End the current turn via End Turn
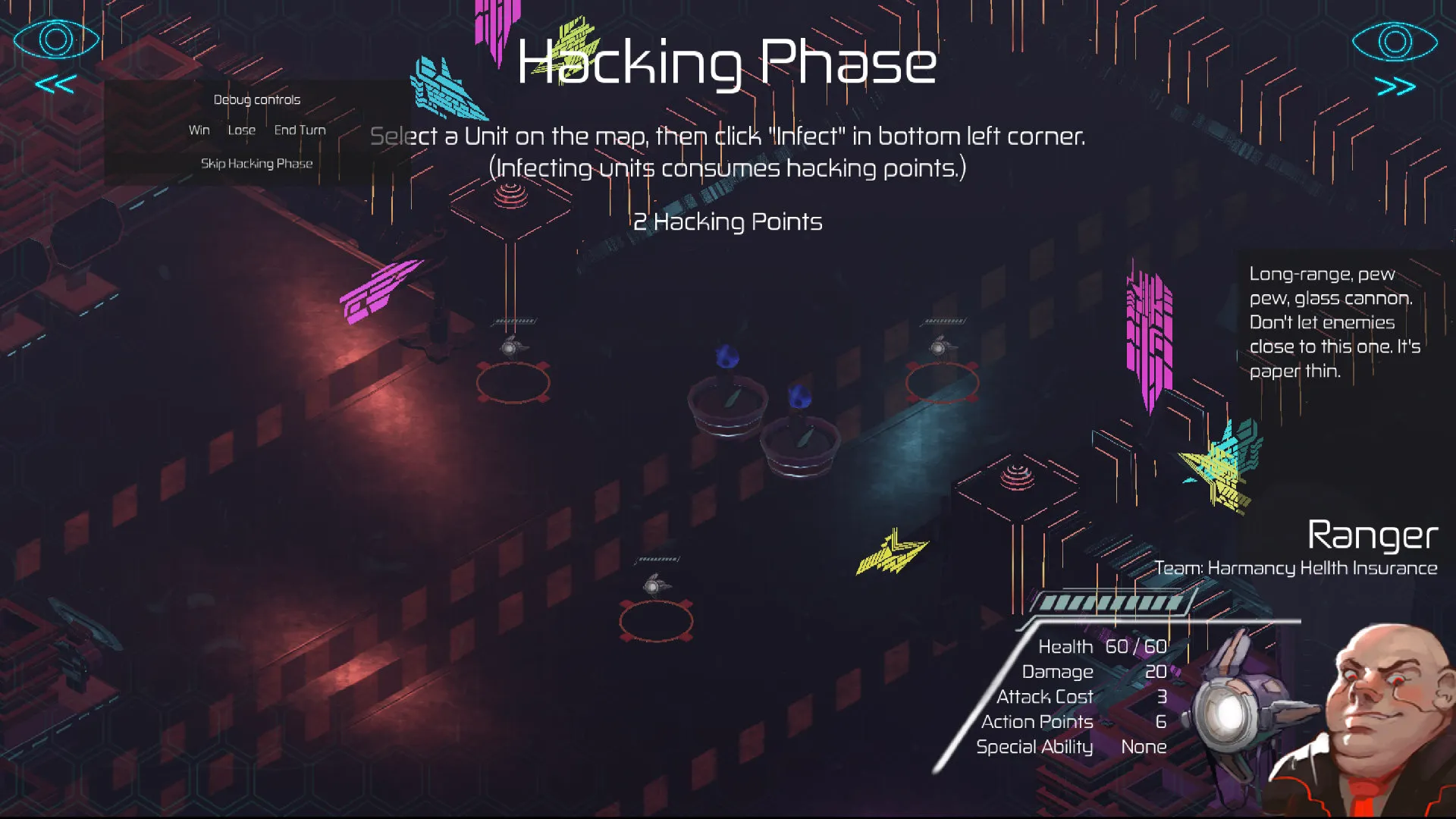Screen dimensions: 1456x819 coord(300,130)
